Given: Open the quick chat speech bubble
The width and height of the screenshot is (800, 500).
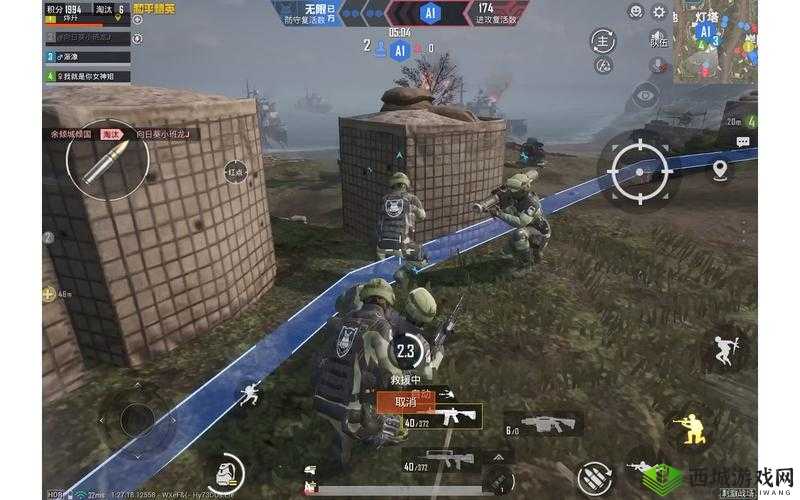Looking at the screenshot, I should click(743, 143).
